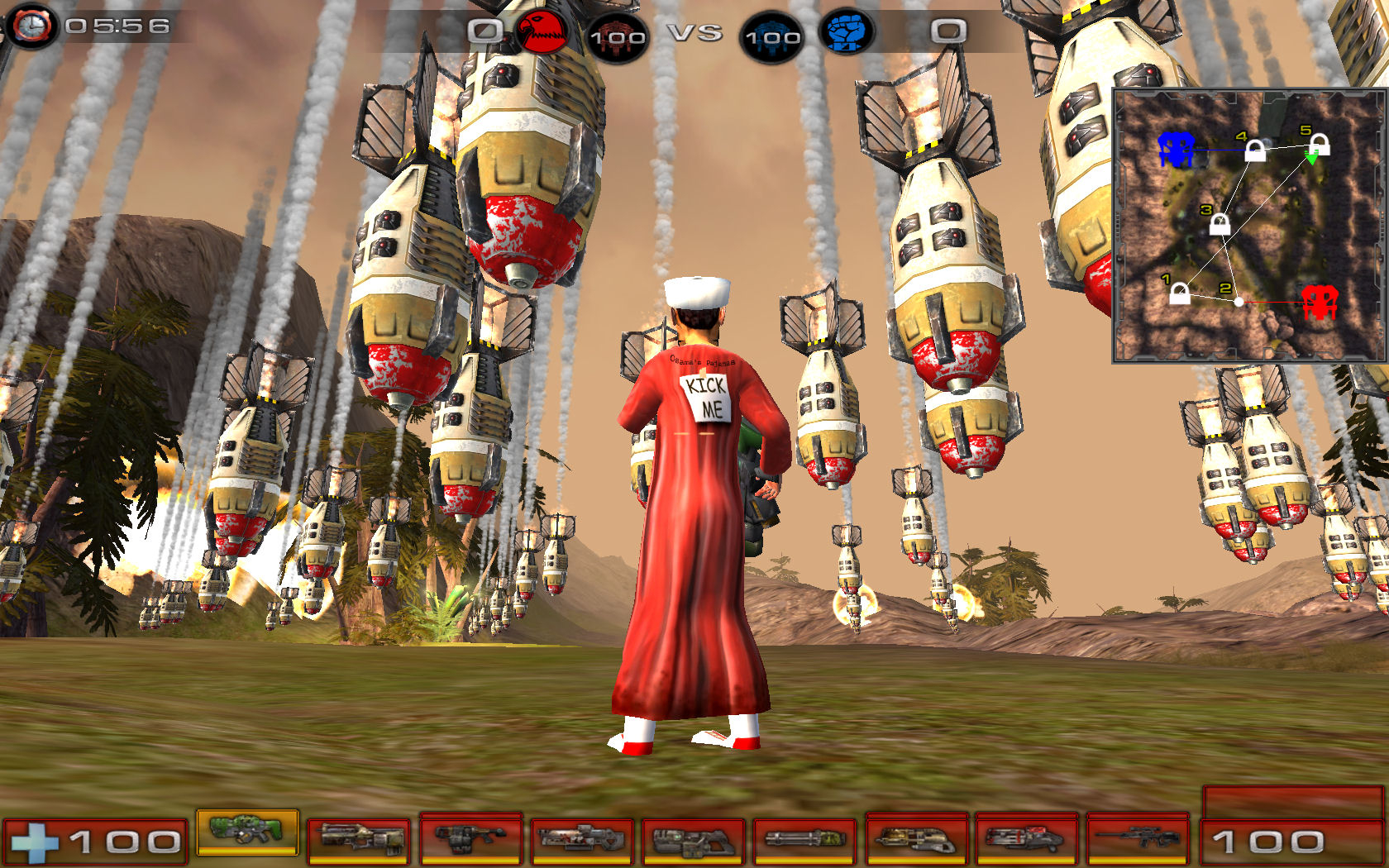1389x868 pixels.
Task: Pick locked power node 3 on the minimap
Action: point(1220,223)
